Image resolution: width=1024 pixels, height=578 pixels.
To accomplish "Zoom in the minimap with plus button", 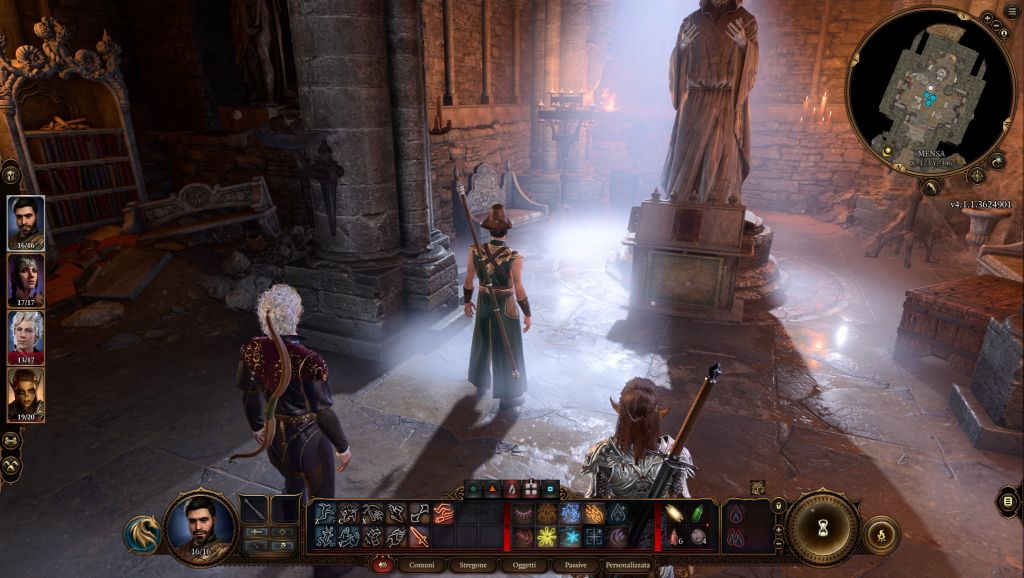I will pos(987,19).
